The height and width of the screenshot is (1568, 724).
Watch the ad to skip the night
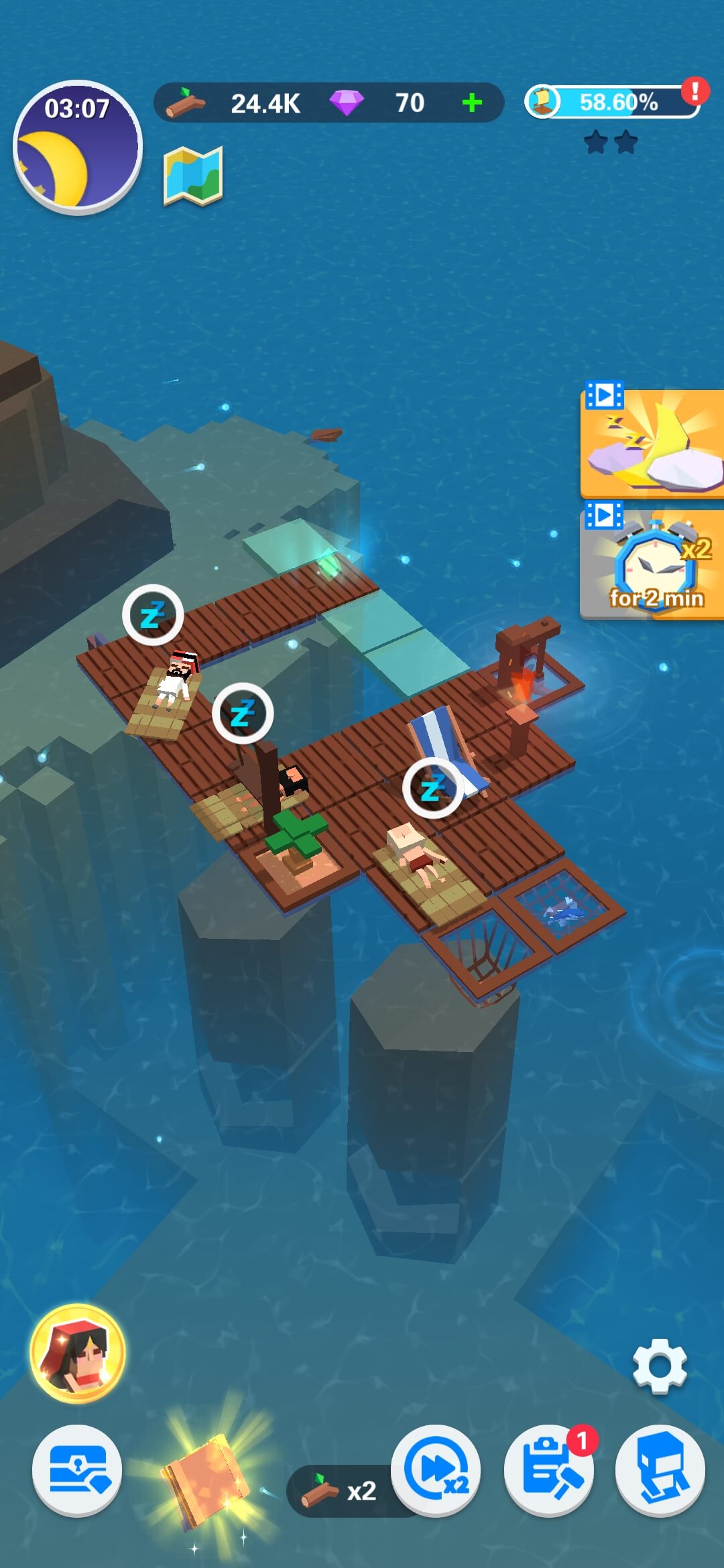(x=651, y=444)
